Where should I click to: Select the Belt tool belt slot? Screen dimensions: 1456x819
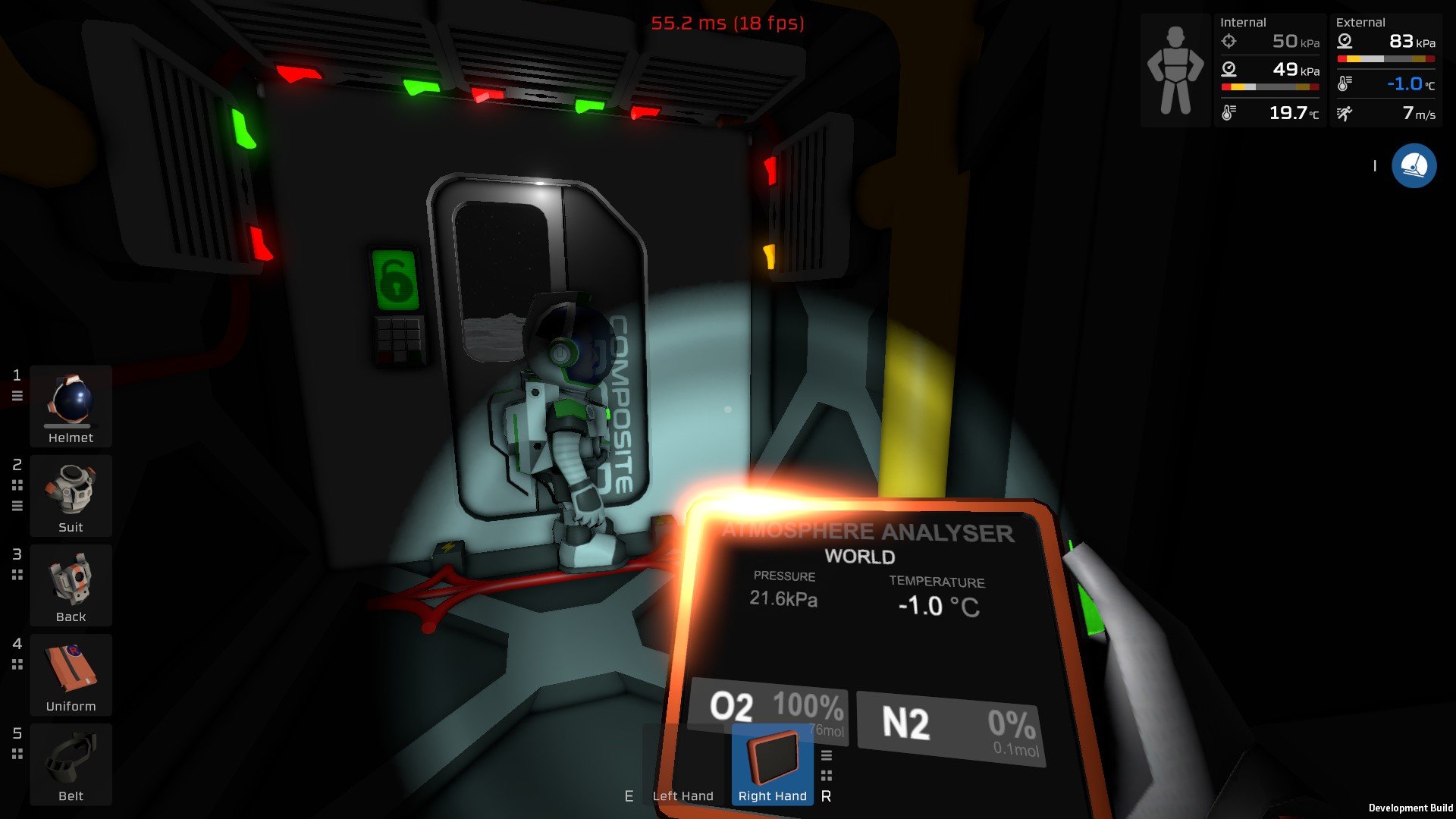[x=71, y=764]
